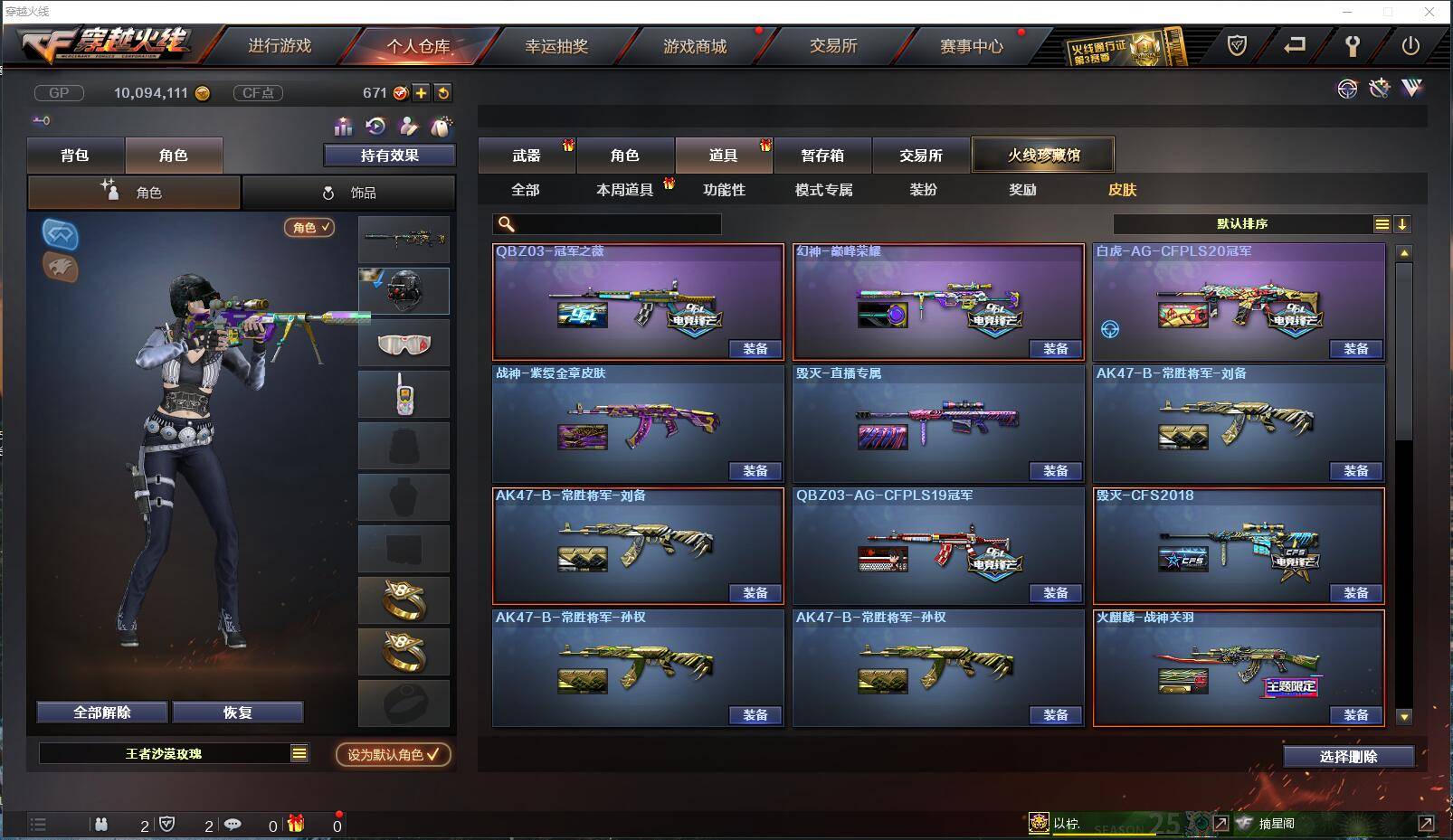Viewport: 1453px width, 840px height.
Task: Click the V logo icon at top right
Action: click(x=1410, y=89)
